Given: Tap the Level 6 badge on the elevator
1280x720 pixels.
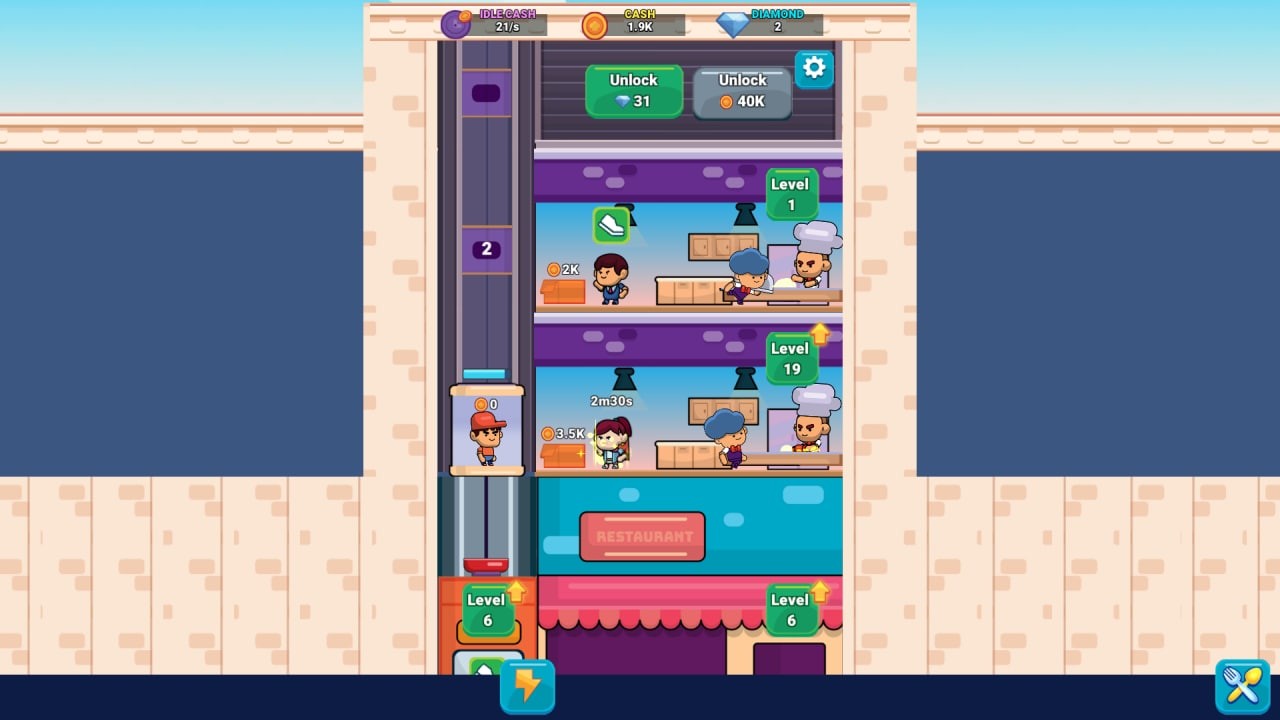Looking at the screenshot, I should (487, 610).
